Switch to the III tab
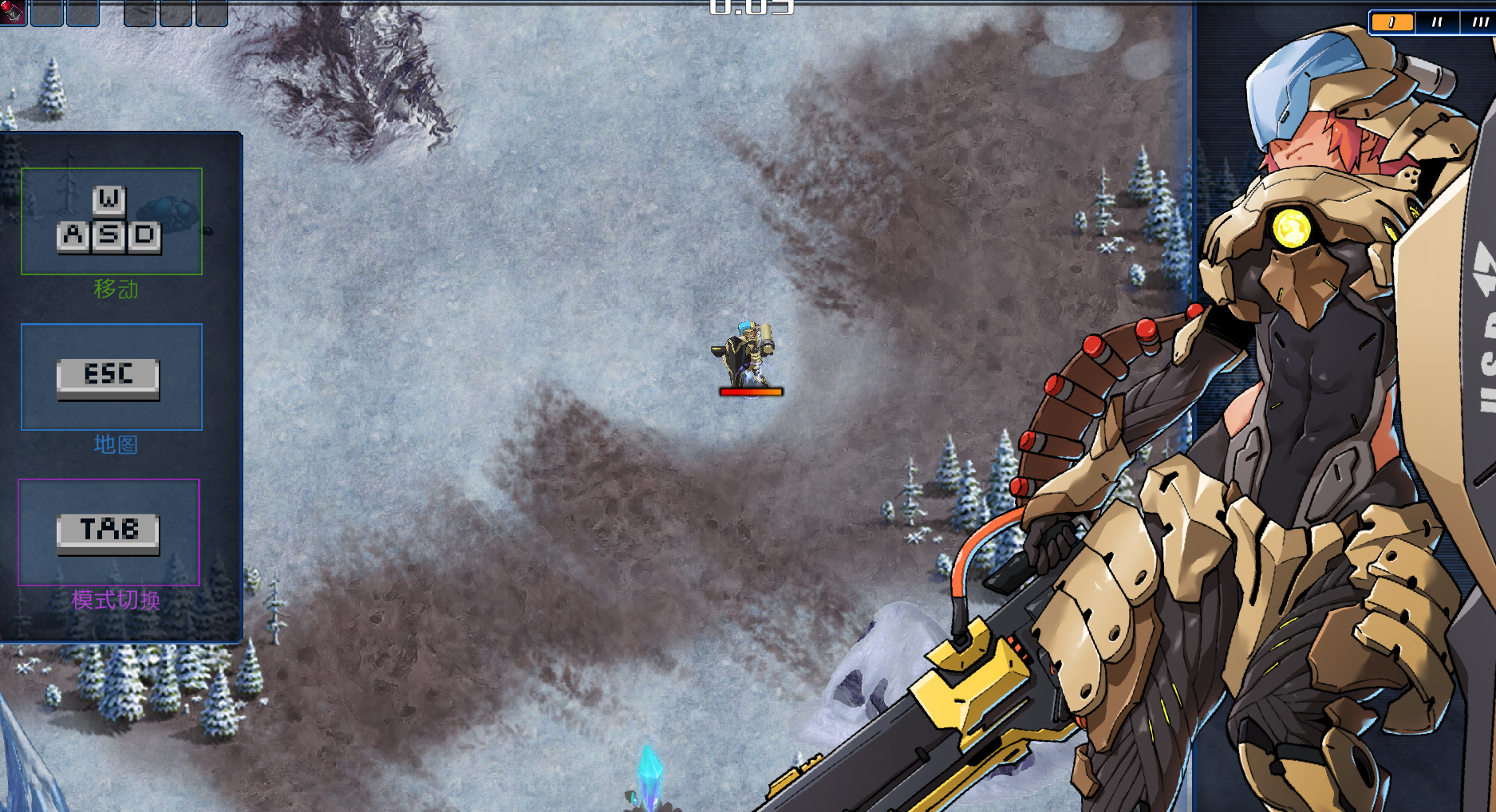 pyautogui.click(x=1478, y=22)
